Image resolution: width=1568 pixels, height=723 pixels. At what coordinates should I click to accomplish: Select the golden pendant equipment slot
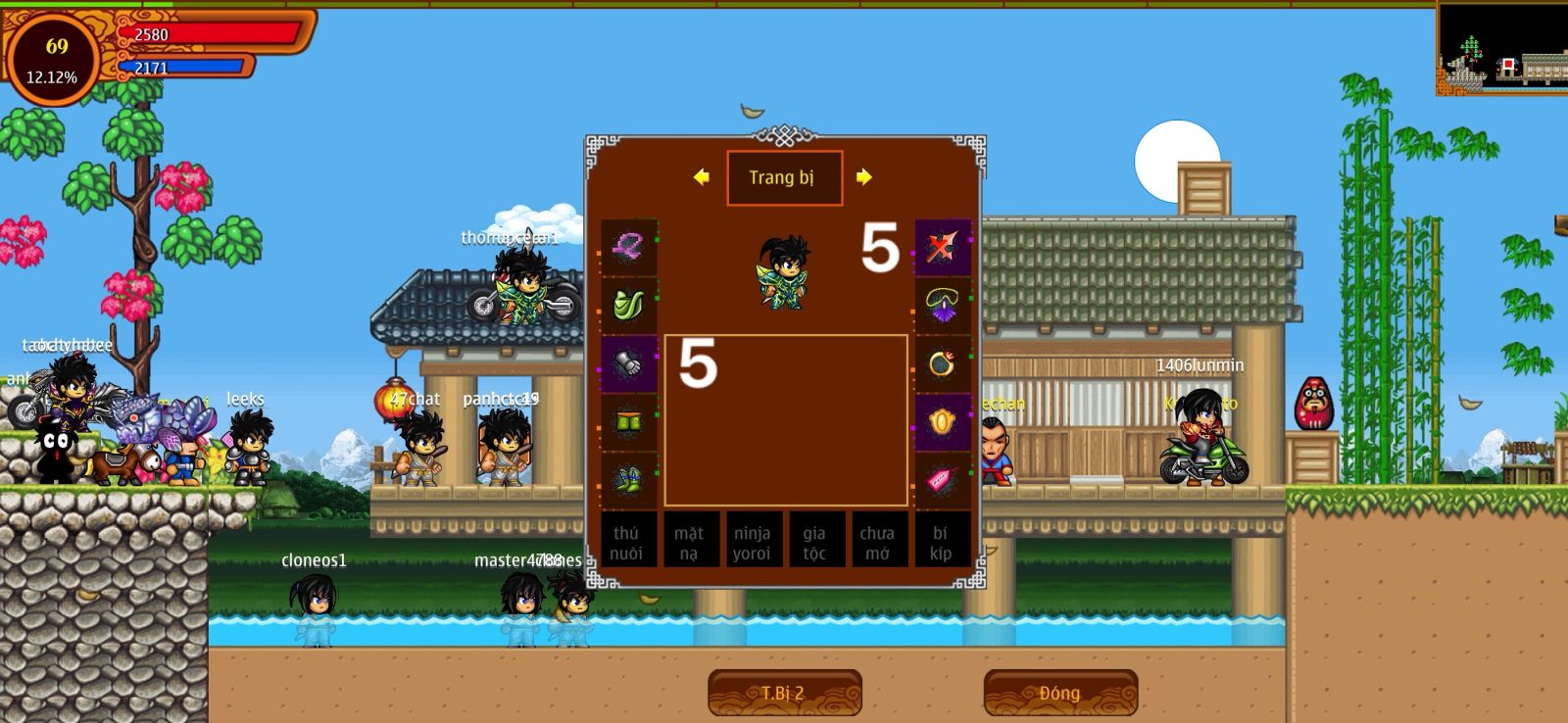pos(942,422)
